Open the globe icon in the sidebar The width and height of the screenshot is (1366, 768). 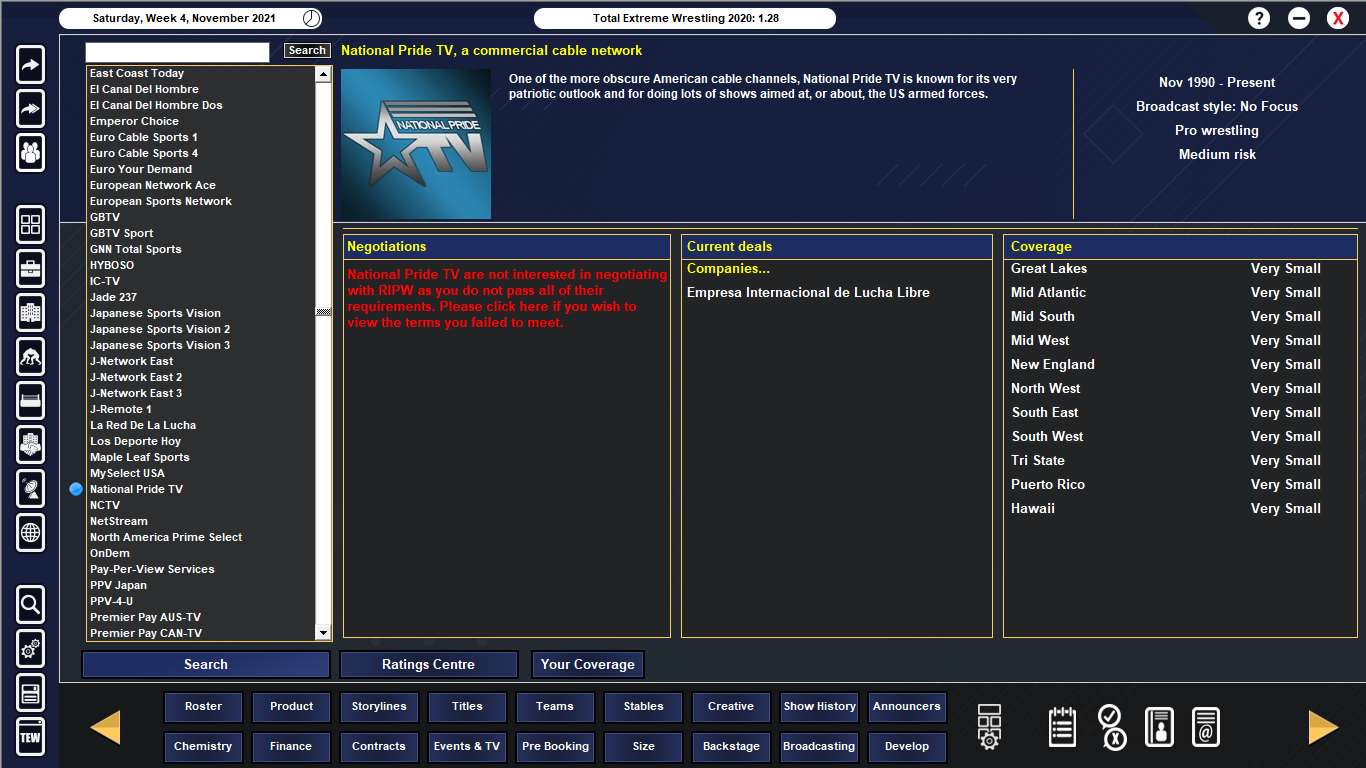[29, 533]
